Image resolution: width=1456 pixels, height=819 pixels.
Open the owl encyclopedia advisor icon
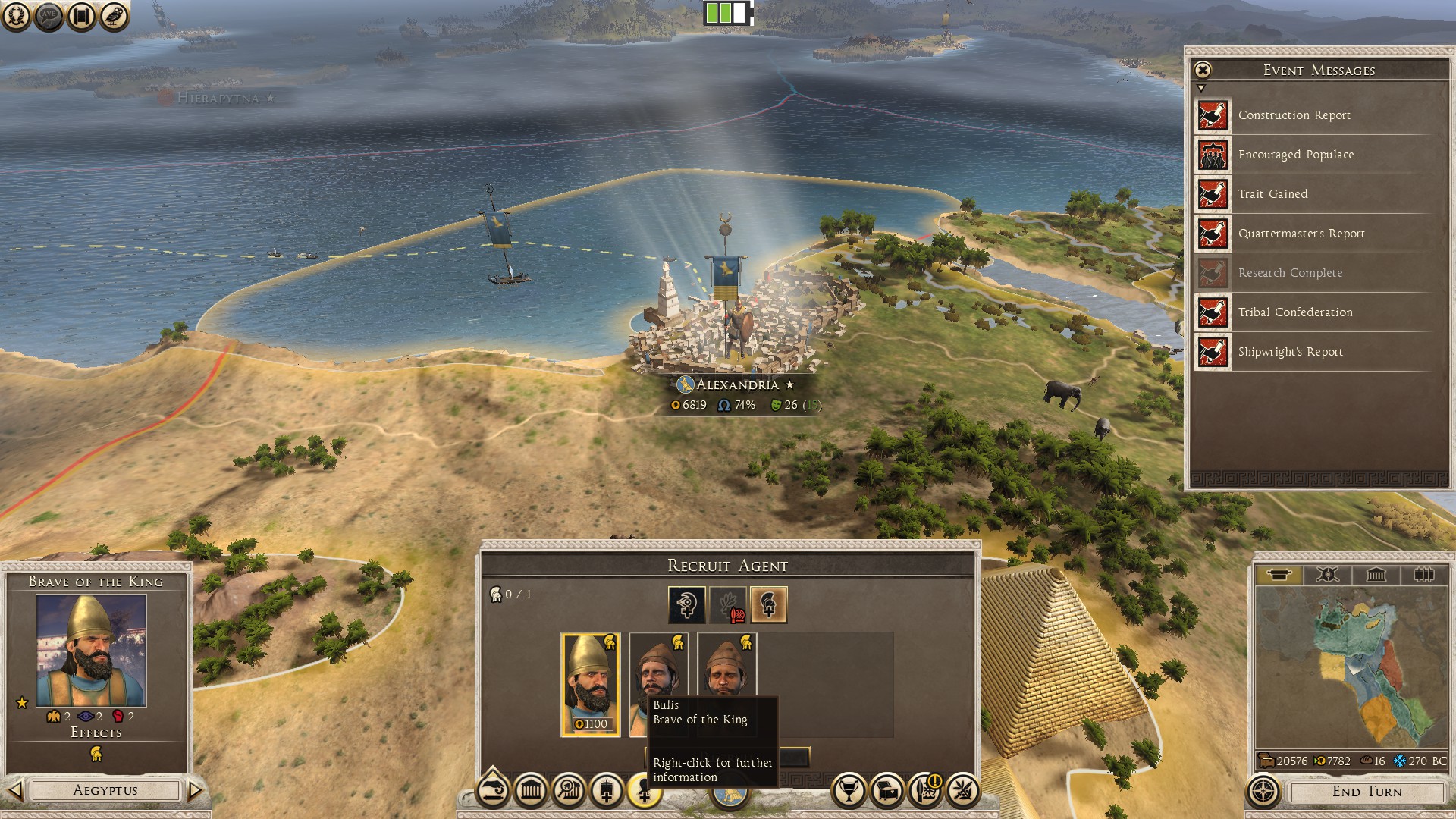tap(114, 16)
